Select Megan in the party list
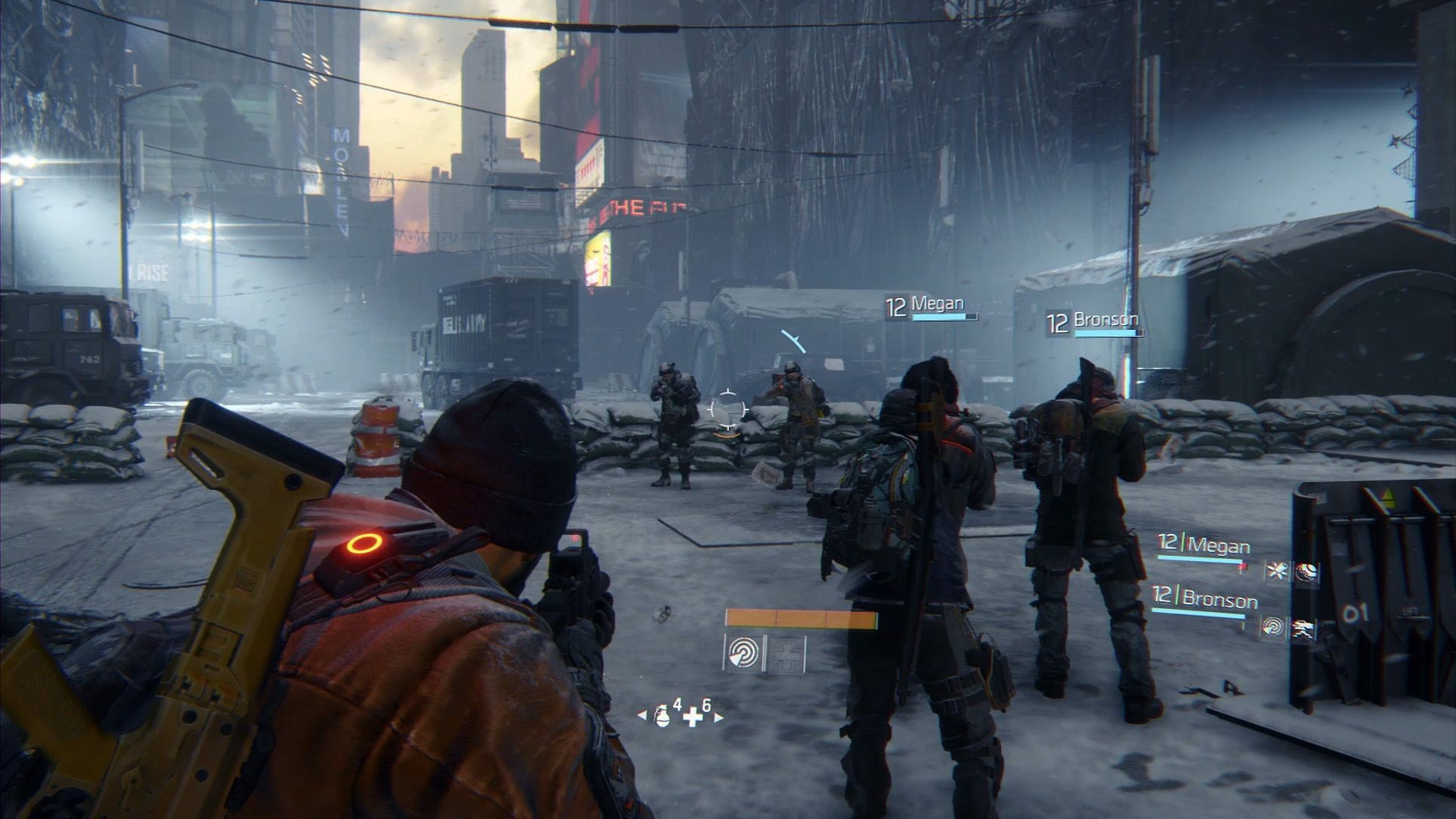Screen dimensions: 1456x819 (1218, 544)
